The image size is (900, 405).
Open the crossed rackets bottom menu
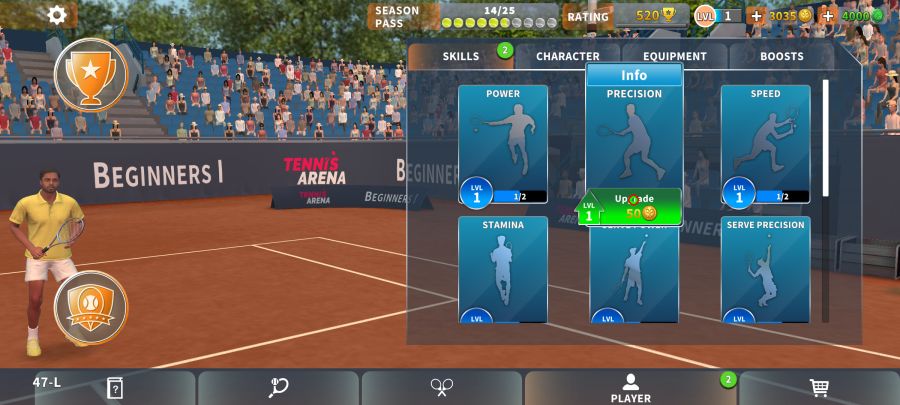[x=442, y=388]
